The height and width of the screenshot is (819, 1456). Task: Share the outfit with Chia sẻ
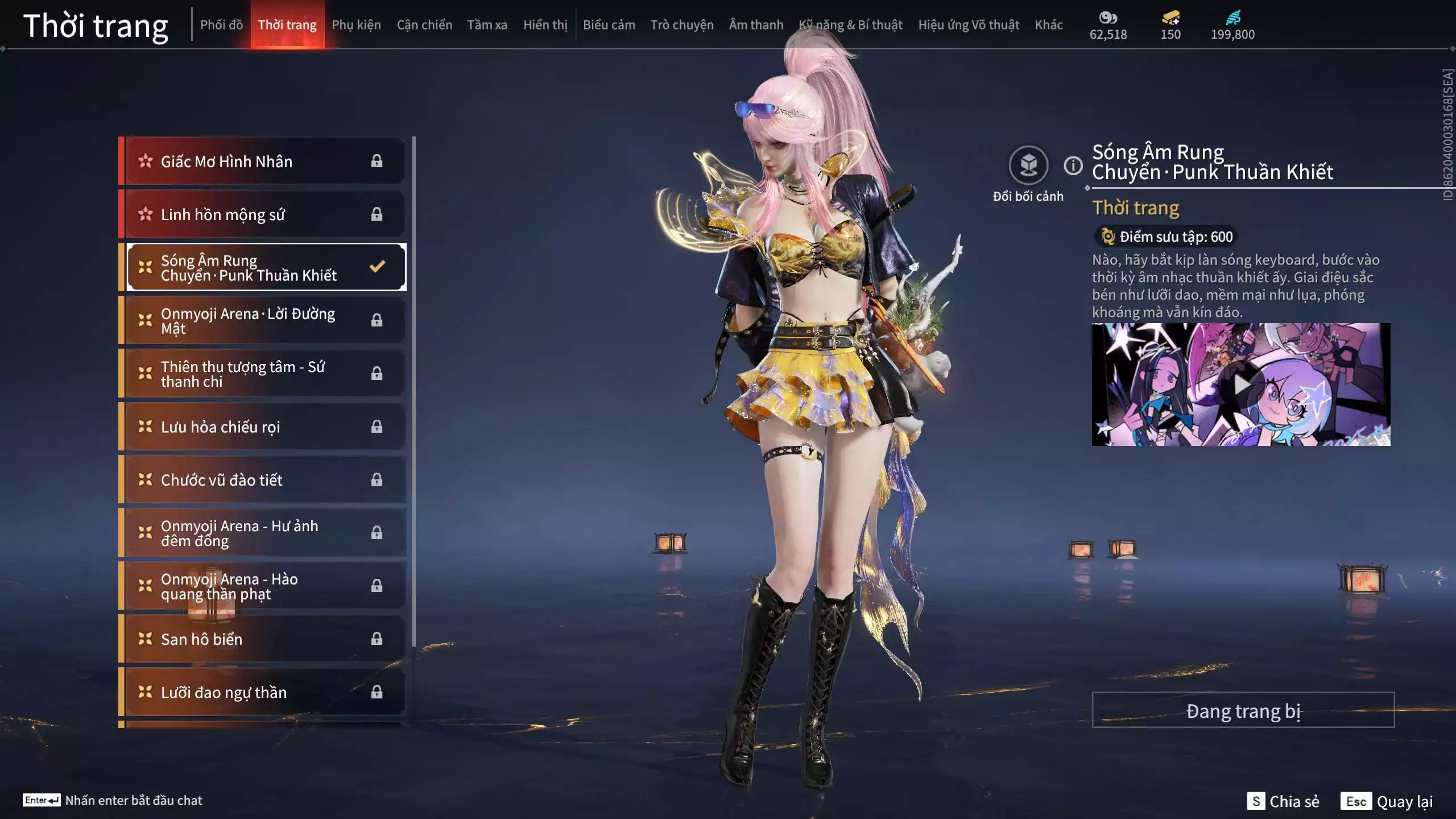(x=1283, y=801)
